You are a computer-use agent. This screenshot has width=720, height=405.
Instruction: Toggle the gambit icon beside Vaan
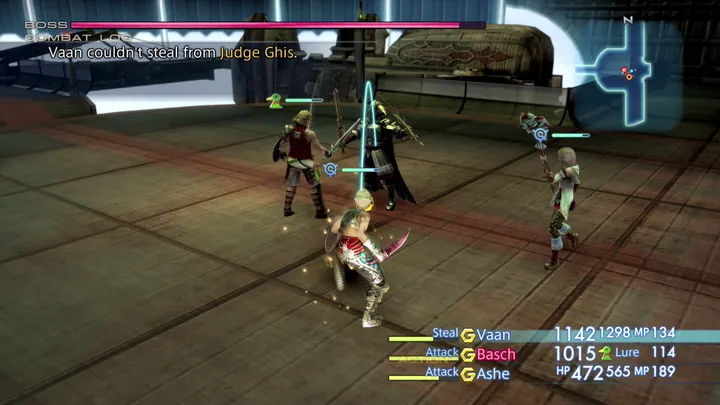point(467,335)
